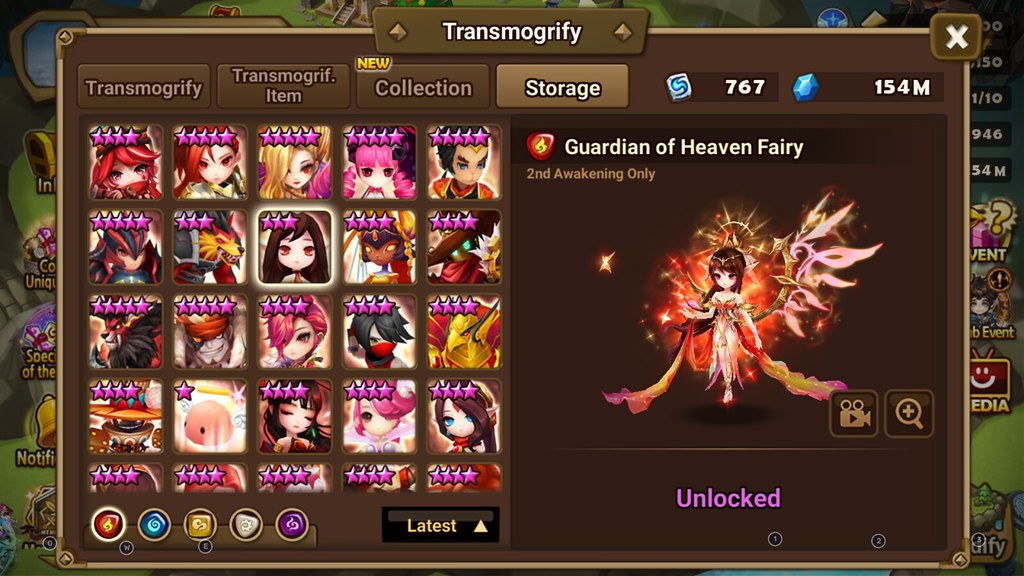Open the Transmogrif. Item tab

[283, 87]
